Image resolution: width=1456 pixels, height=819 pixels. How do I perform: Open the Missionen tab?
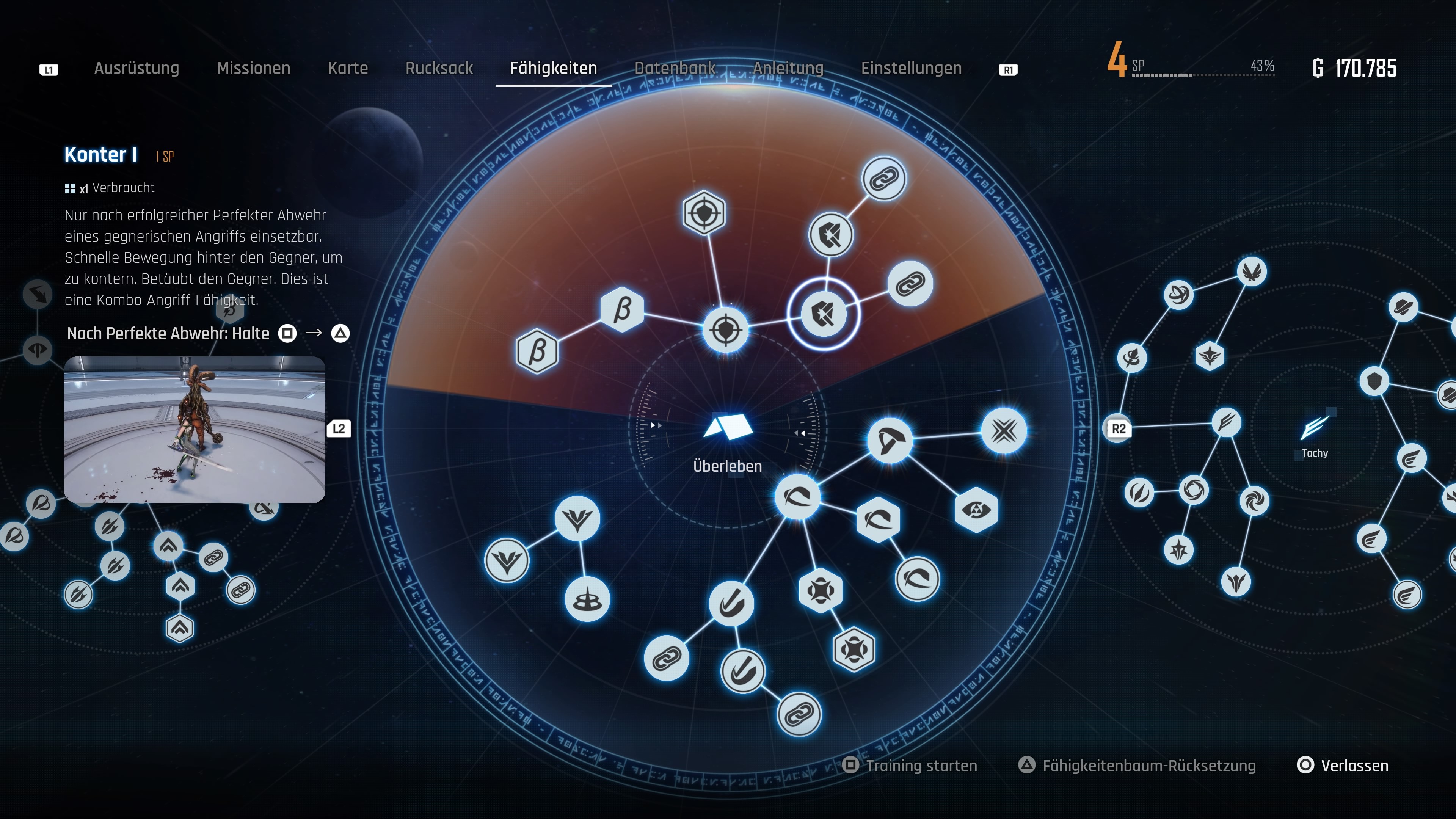pos(253,68)
